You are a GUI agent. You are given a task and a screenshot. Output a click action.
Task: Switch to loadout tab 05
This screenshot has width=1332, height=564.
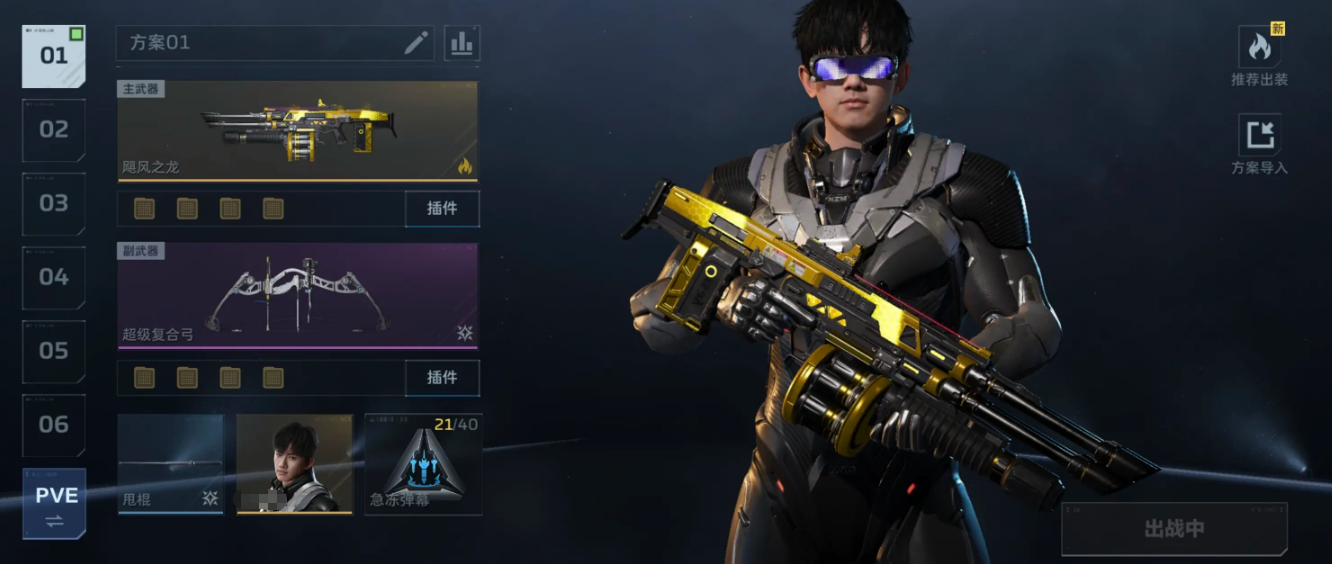pos(53,351)
